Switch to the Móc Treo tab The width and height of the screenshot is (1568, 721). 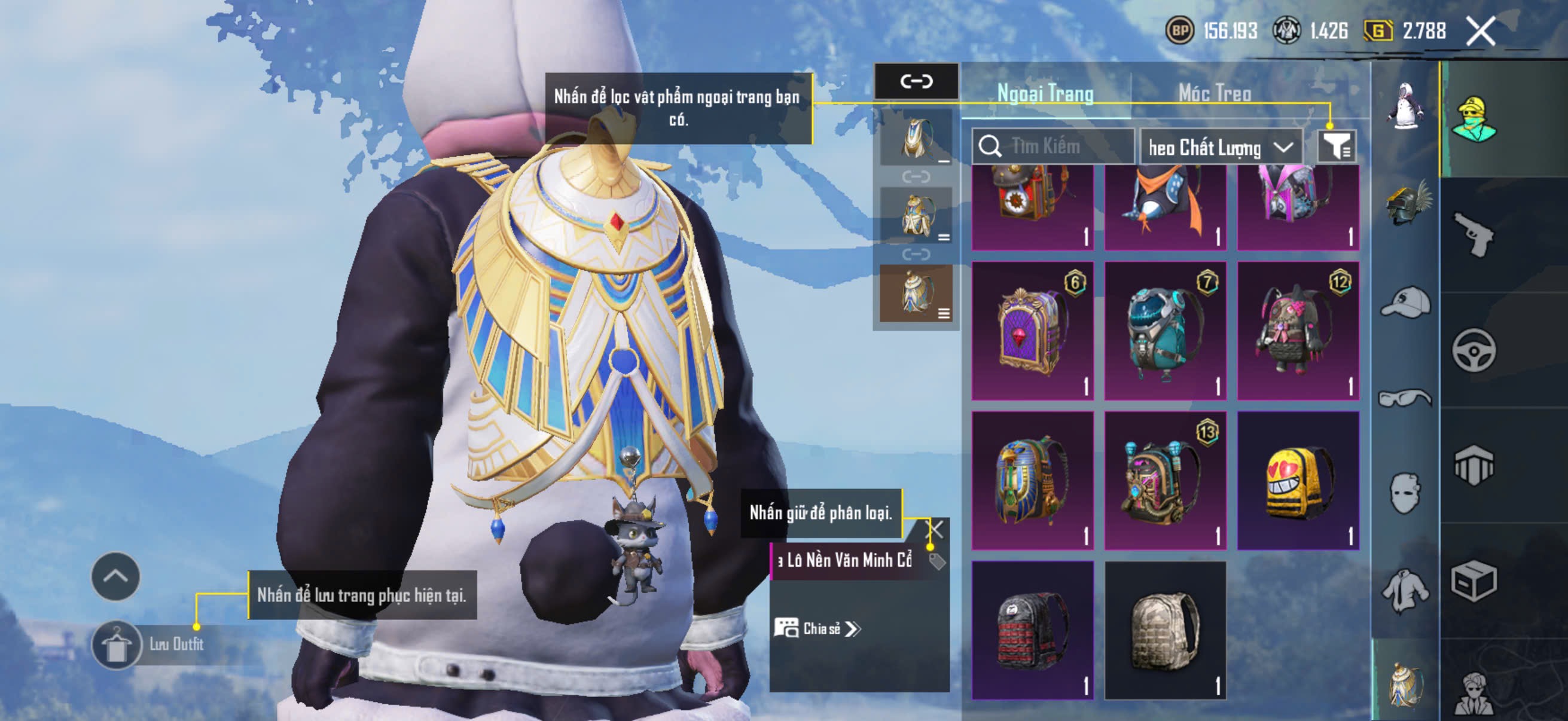[1215, 93]
